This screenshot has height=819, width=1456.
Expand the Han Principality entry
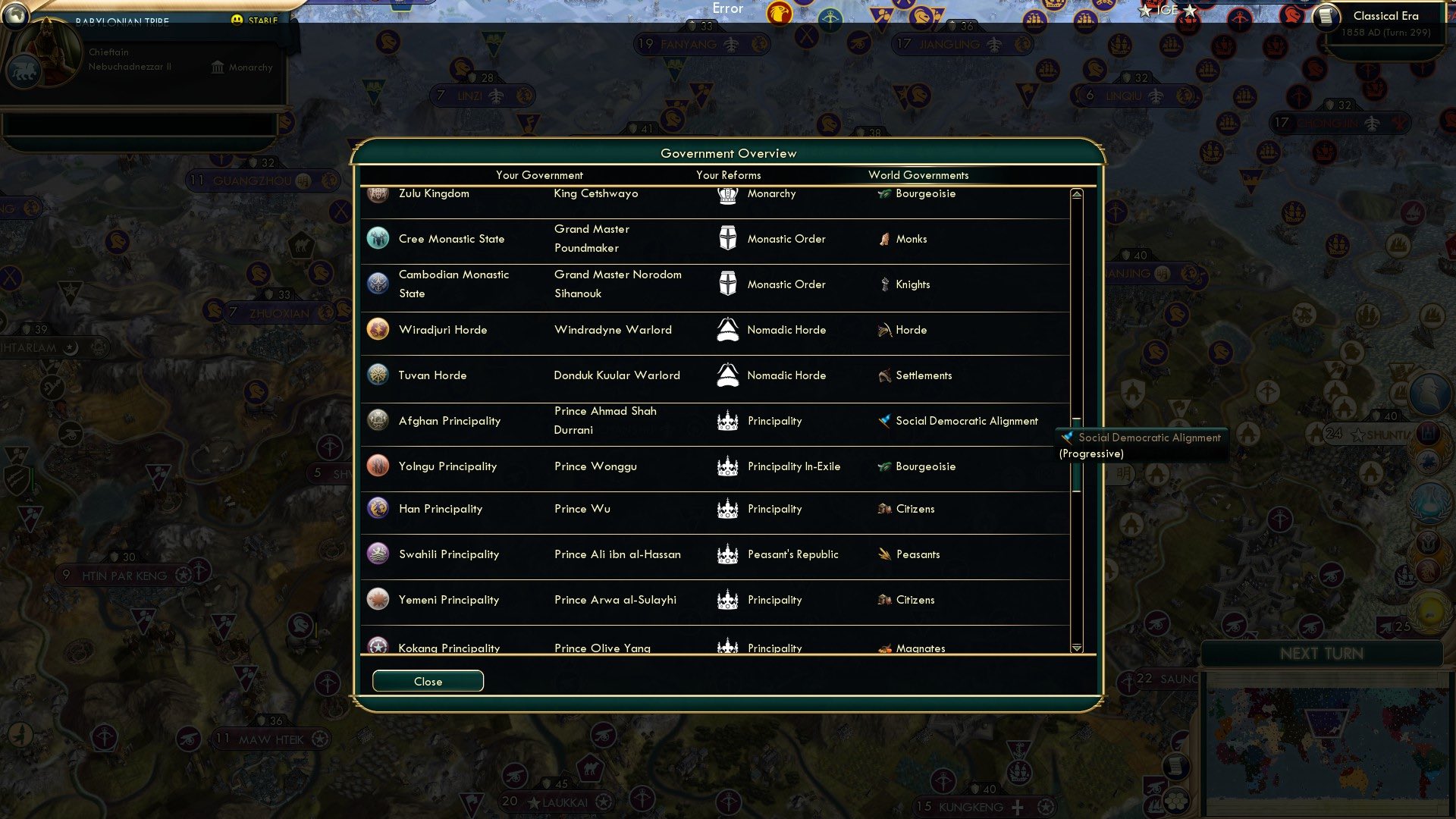click(441, 509)
